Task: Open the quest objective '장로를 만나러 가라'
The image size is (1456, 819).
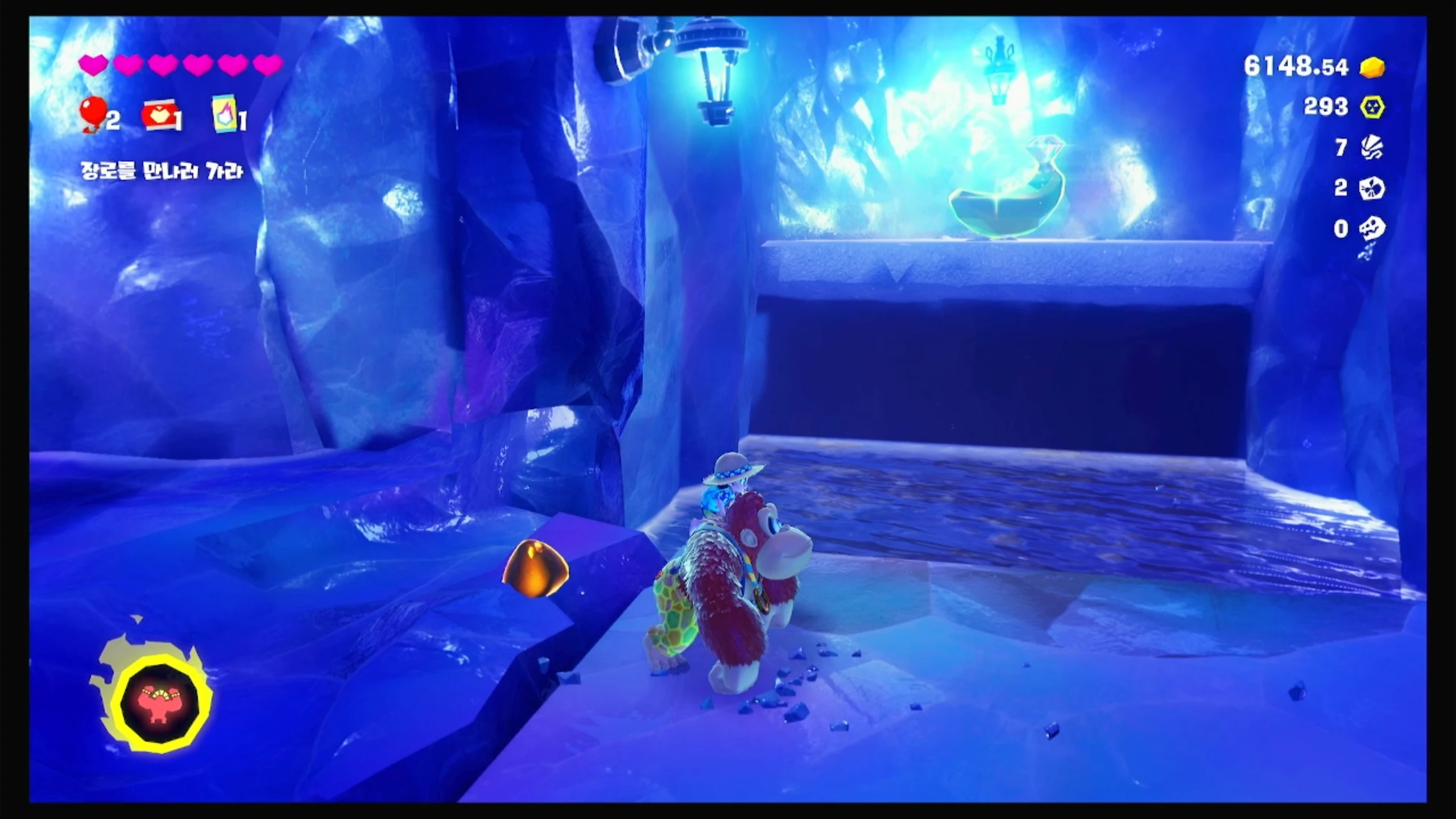Action: (162, 171)
